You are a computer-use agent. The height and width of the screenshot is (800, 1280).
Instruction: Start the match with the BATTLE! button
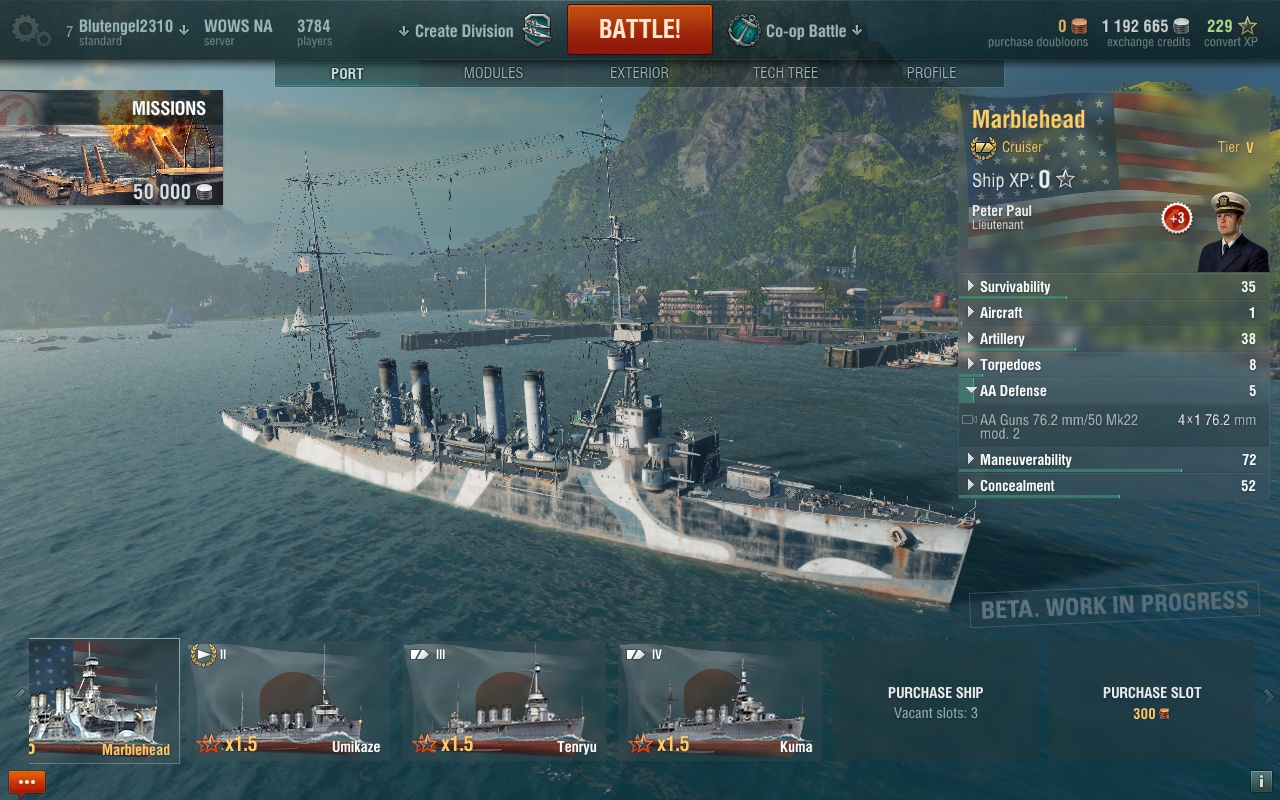[x=639, y=30]
